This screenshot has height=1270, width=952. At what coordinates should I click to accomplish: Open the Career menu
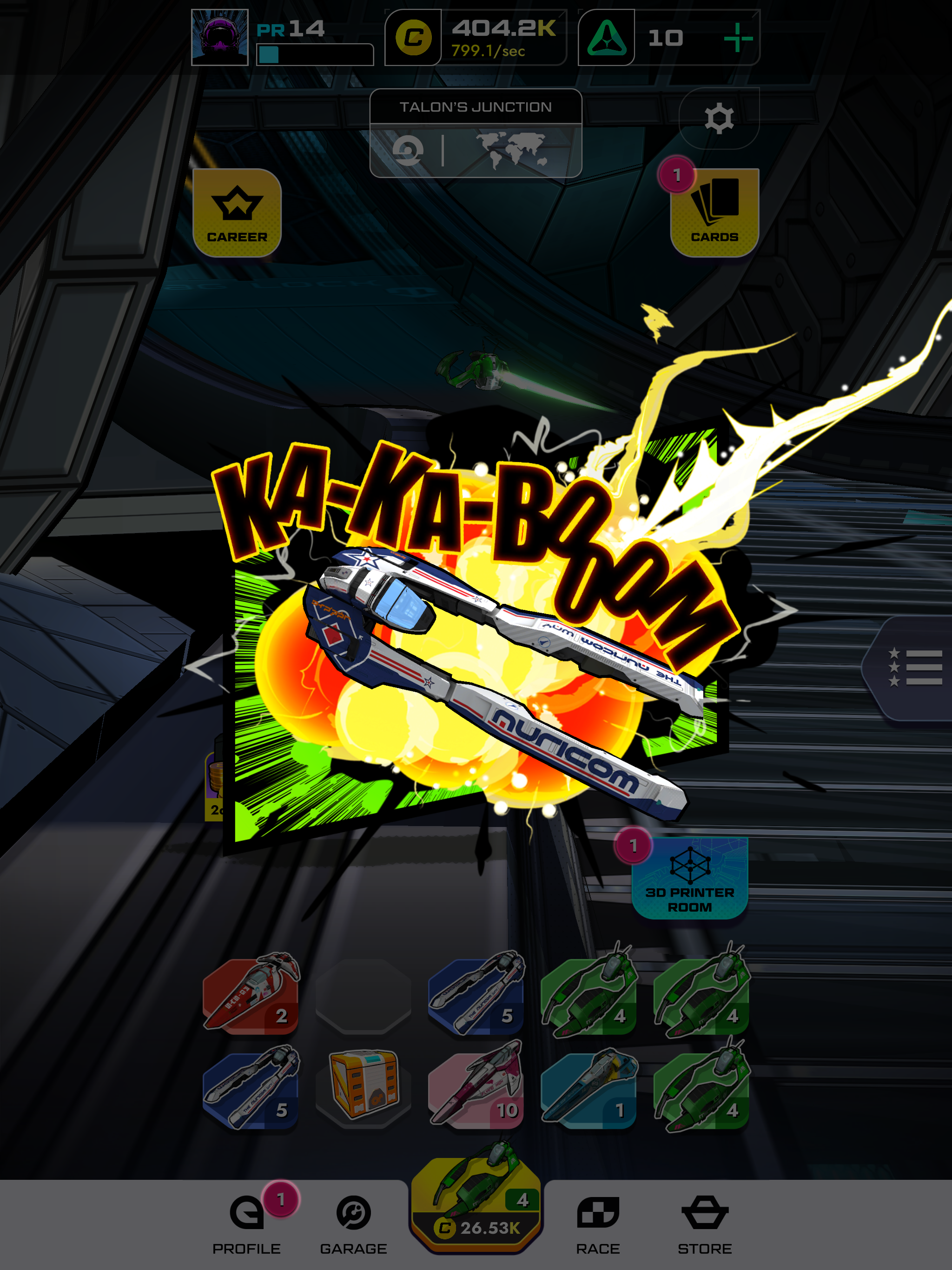click(x=237, y=213)
